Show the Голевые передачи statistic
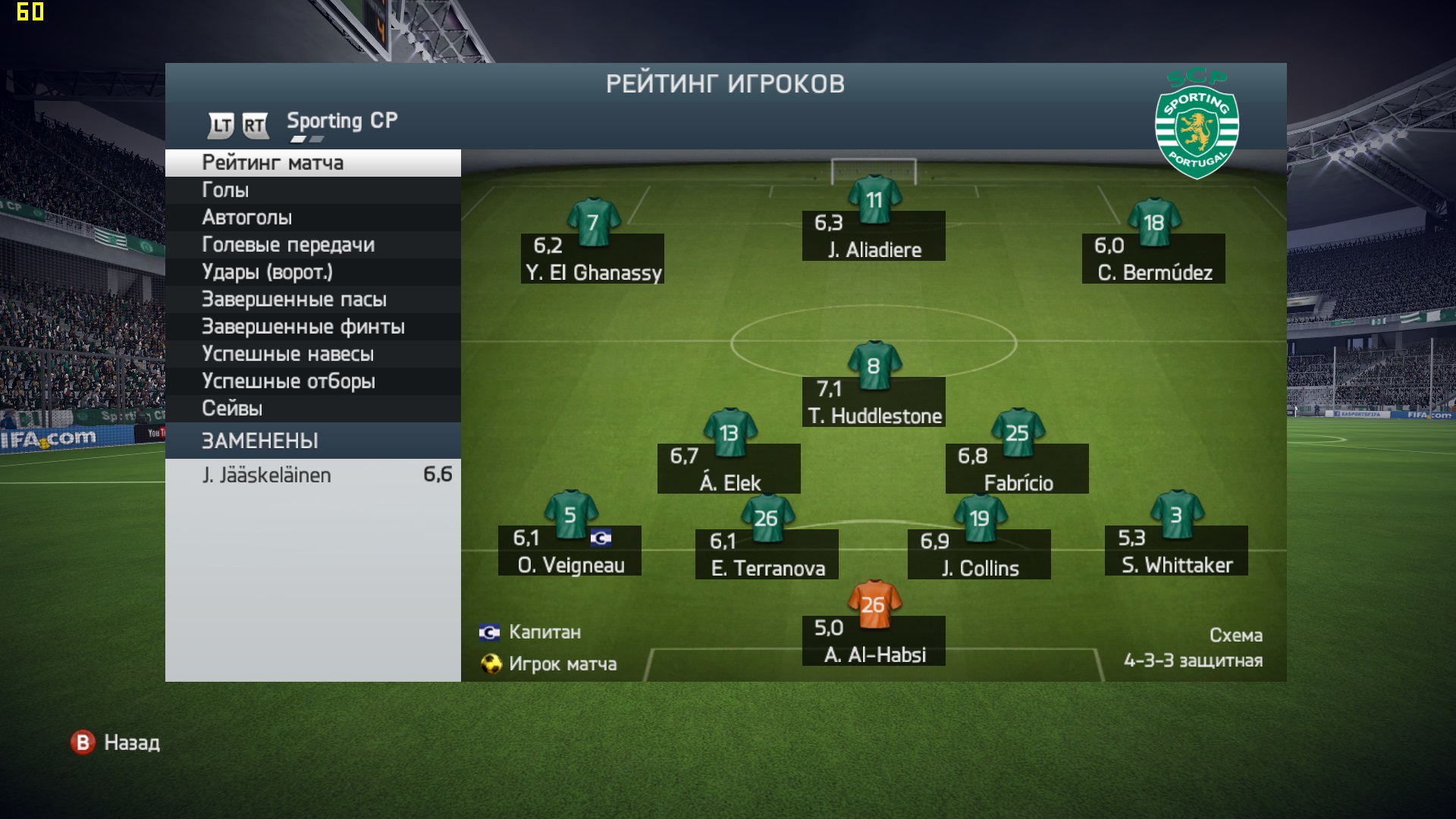The width and height of the screenshot is (1456, 819). coord(312,245)
